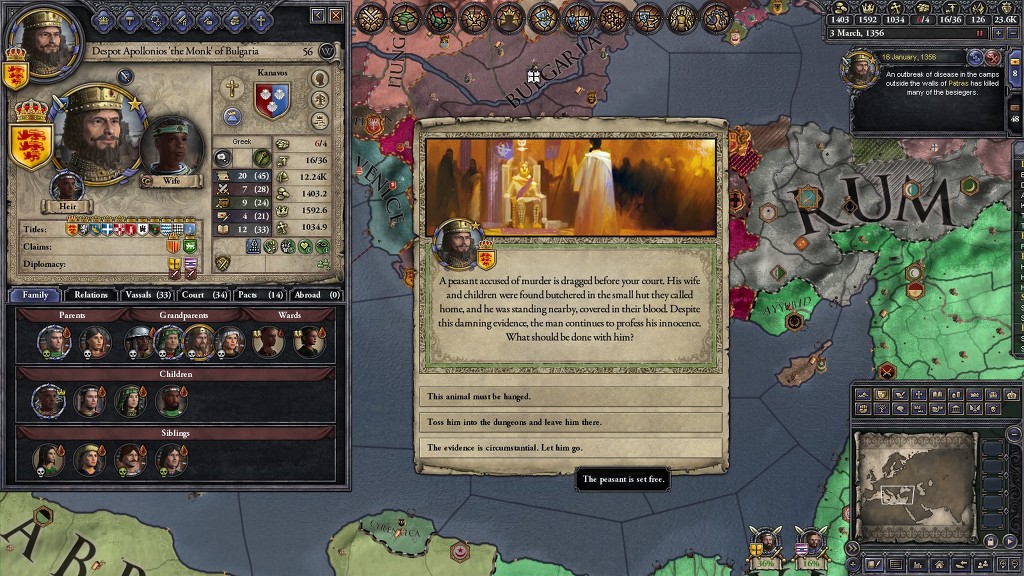The height and width of the screenshot is (576, 1024).
Task: Switch to the Court tab
Action: [x=205, y=295]
